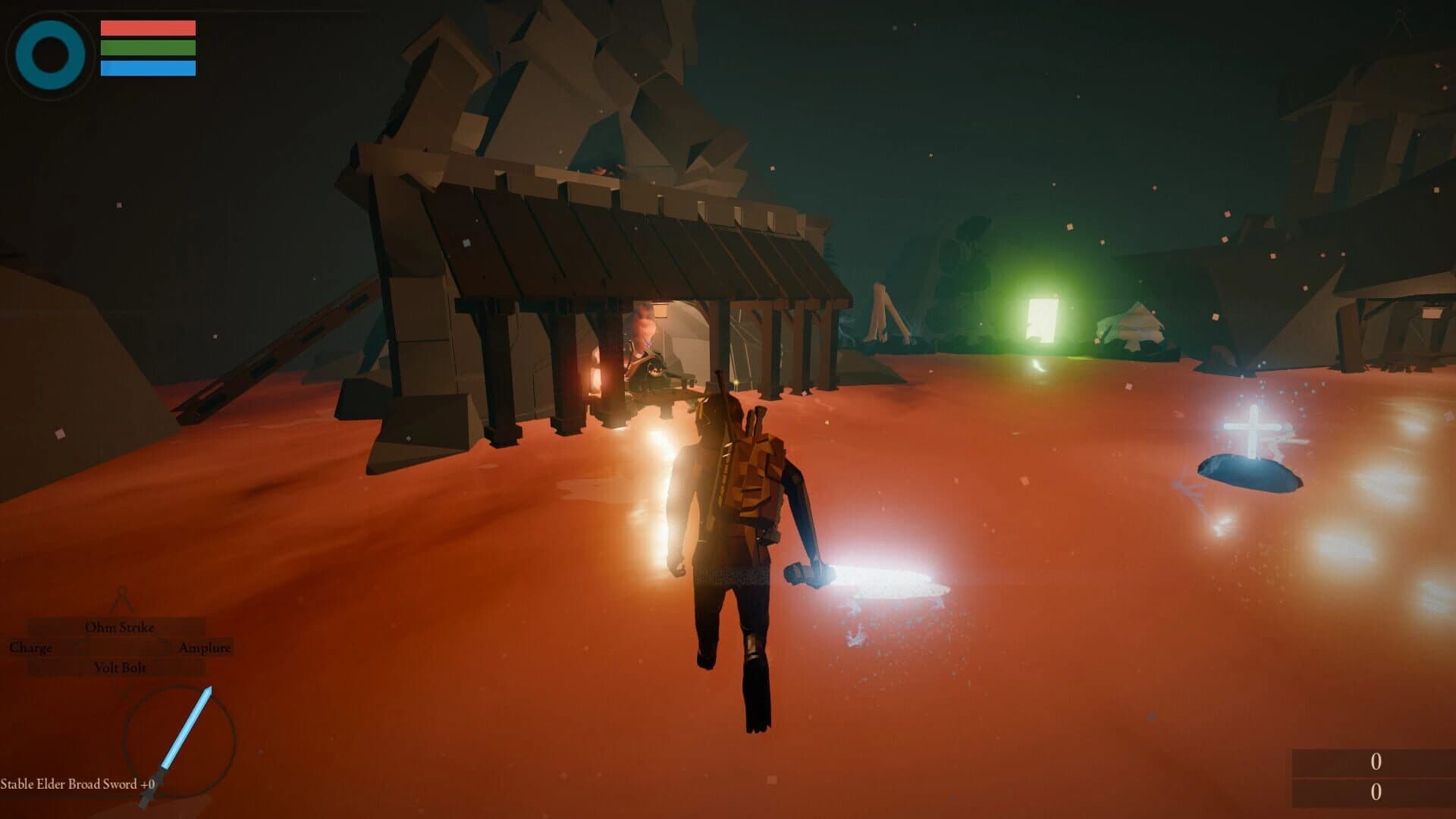Screen dimensions: 1456x819
Task: Click the ability selection wheel center
Action: [121, 648]
